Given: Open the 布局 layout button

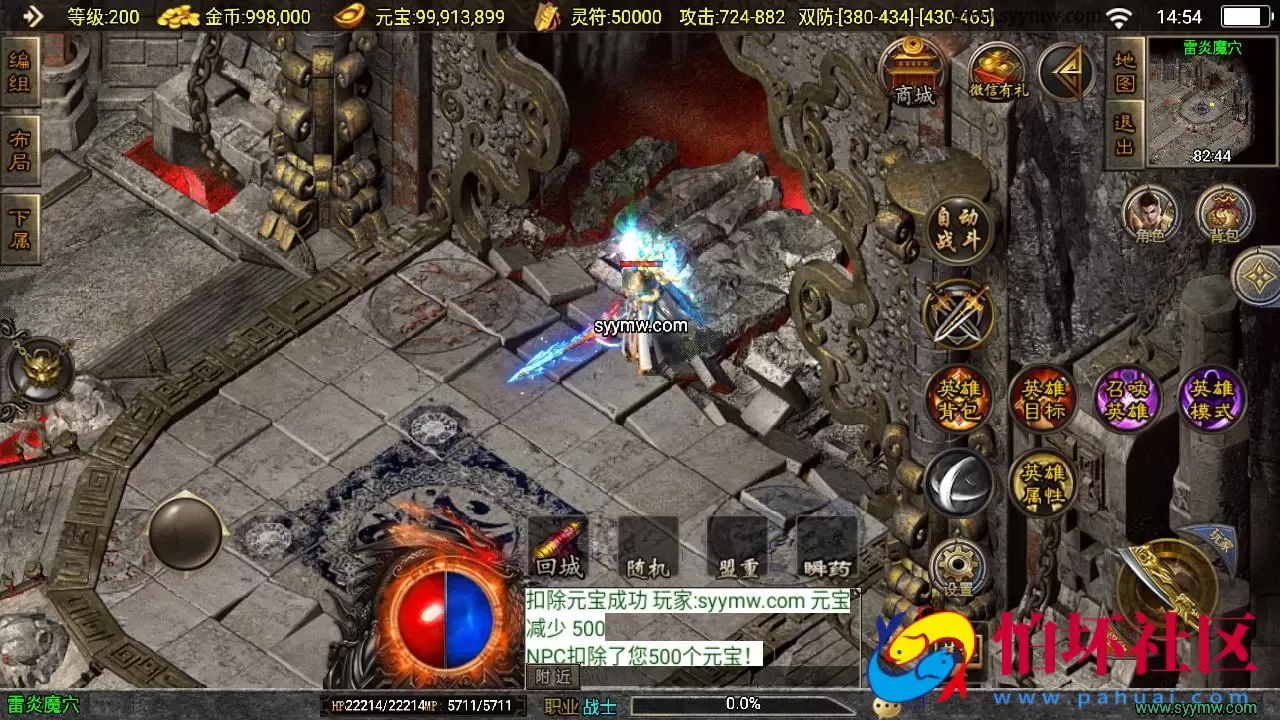Looking at the screenshot, I should click(x=19, y=150).
